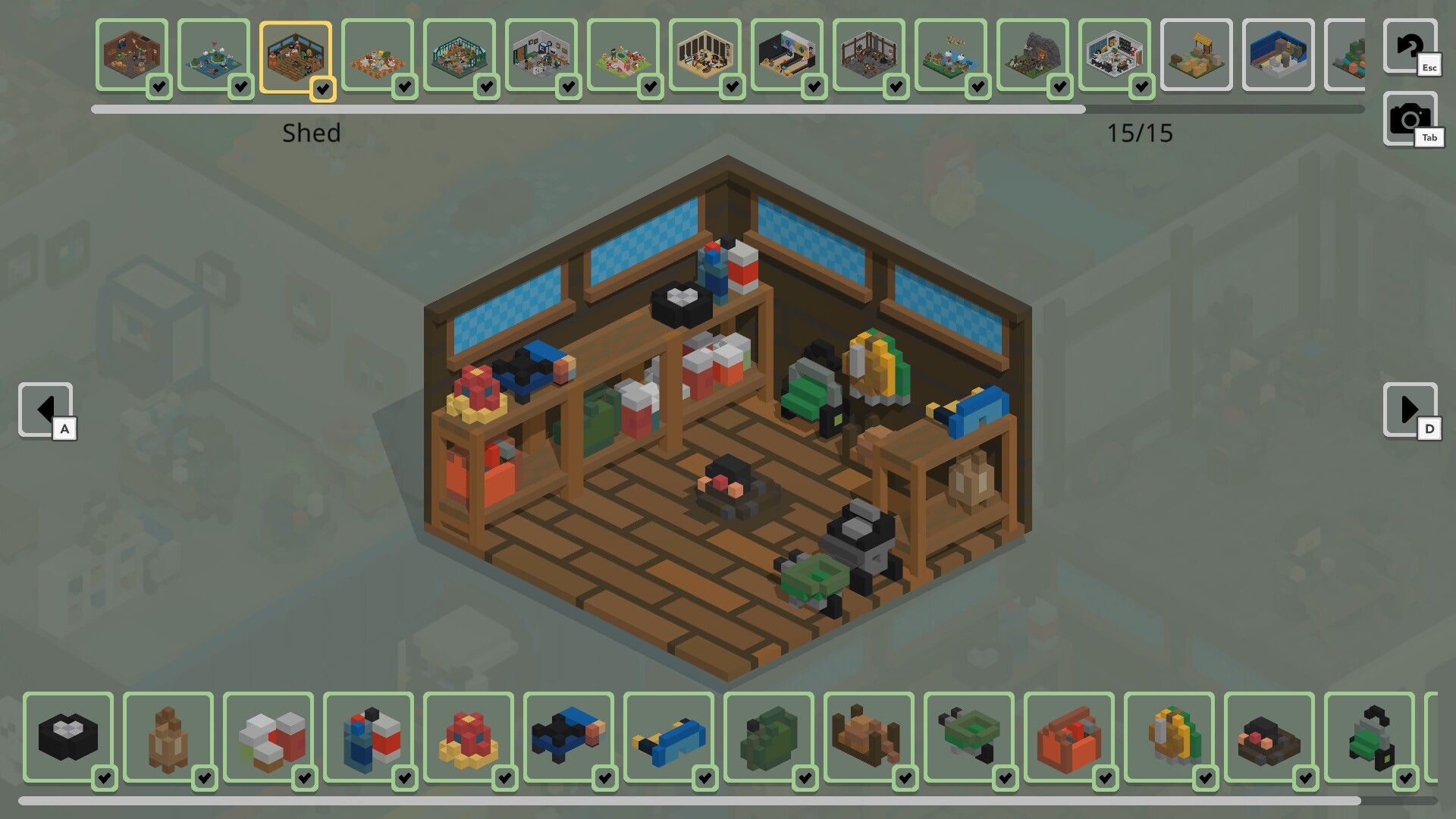Select the rocky cave room thumbnail
Viewport: 1456px width, 819px height.
pos(1032,55)
